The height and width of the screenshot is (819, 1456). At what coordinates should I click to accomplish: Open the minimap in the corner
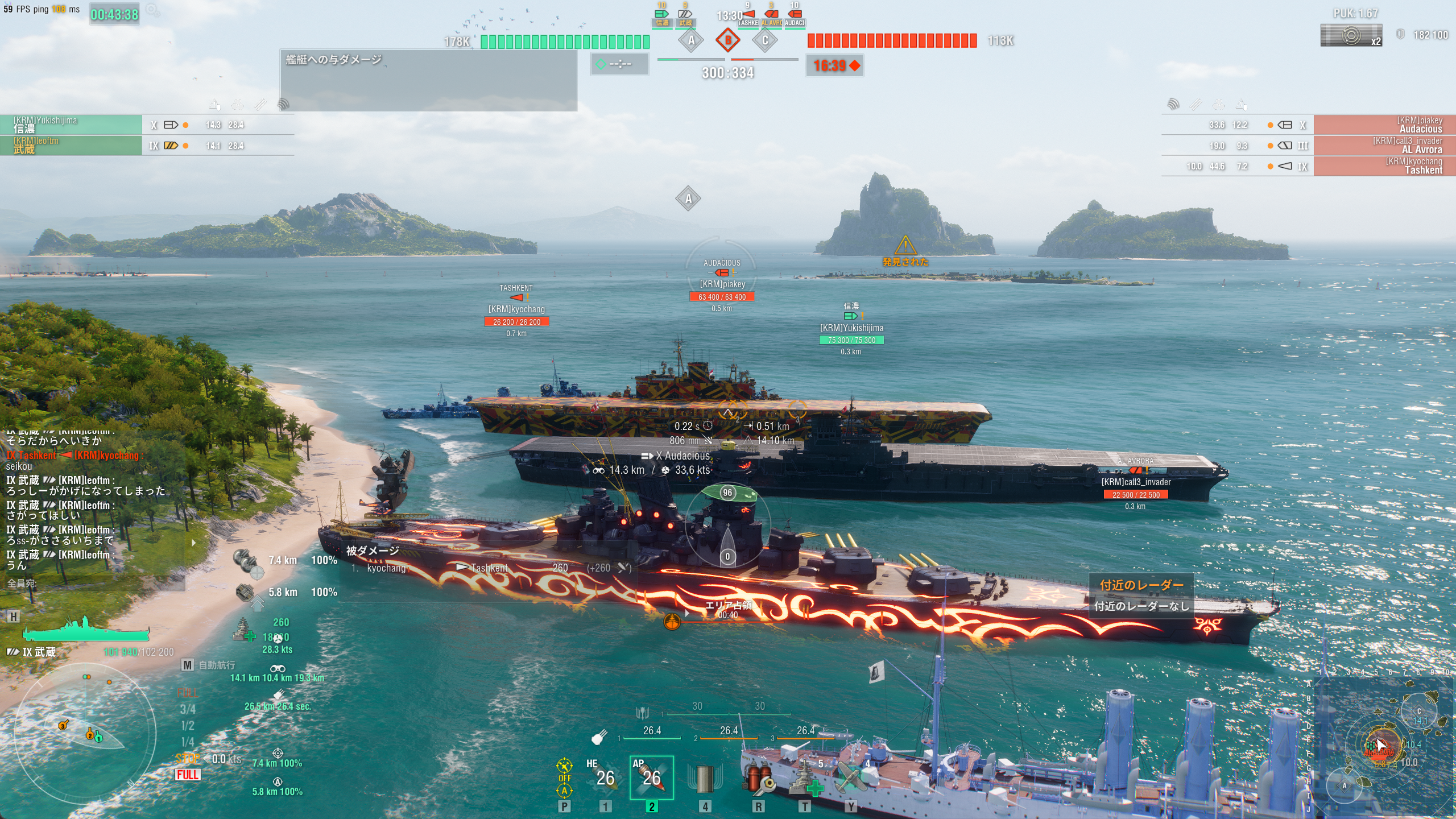[1382, 745]
